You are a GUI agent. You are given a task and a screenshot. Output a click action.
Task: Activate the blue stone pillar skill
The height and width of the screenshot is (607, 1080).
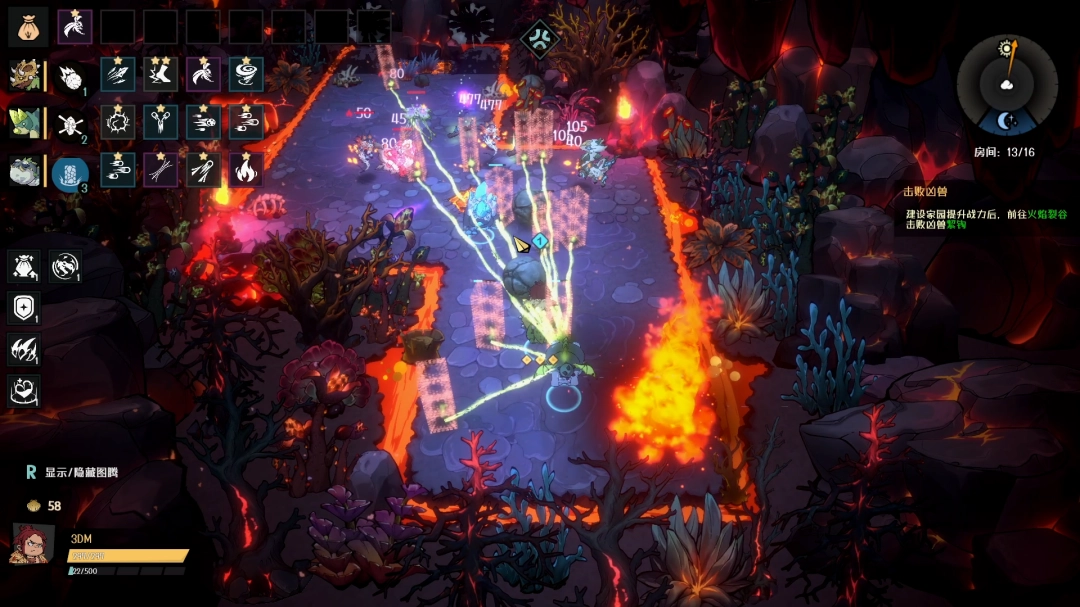pyautogui.click(x=70, y=171)
